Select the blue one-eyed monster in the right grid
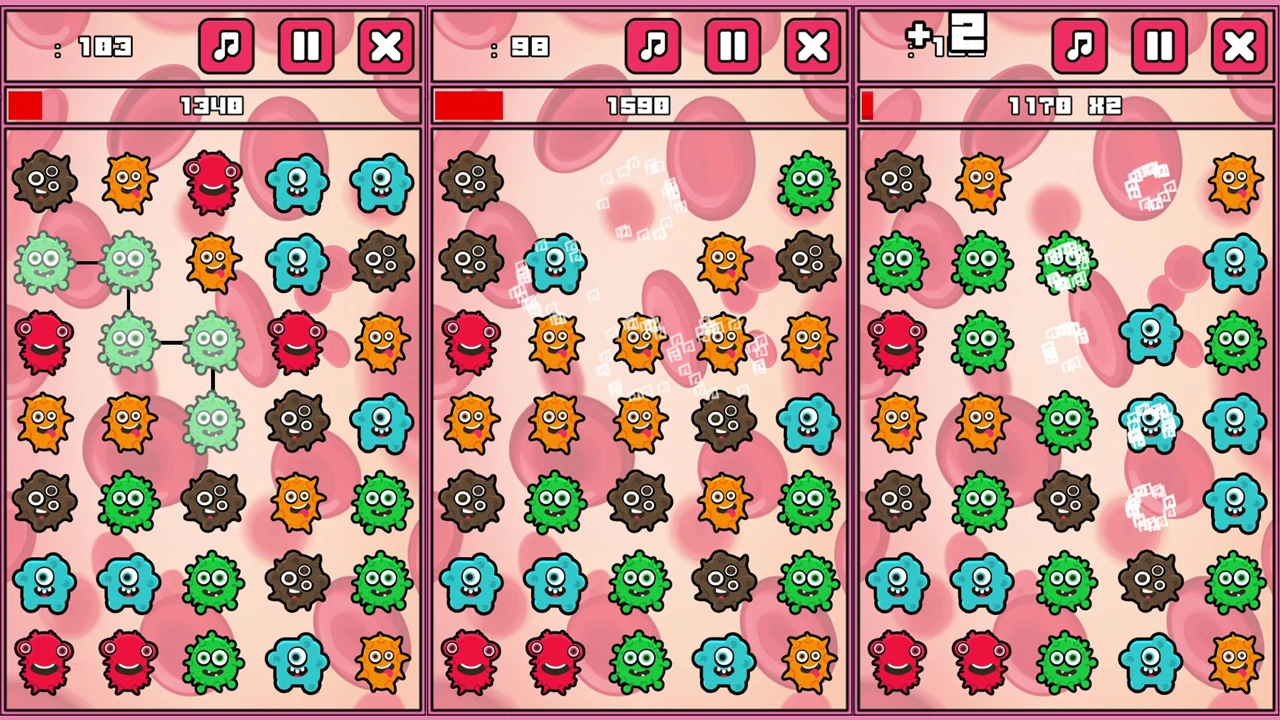The image size is (1280, 720). pos(1150,340)
